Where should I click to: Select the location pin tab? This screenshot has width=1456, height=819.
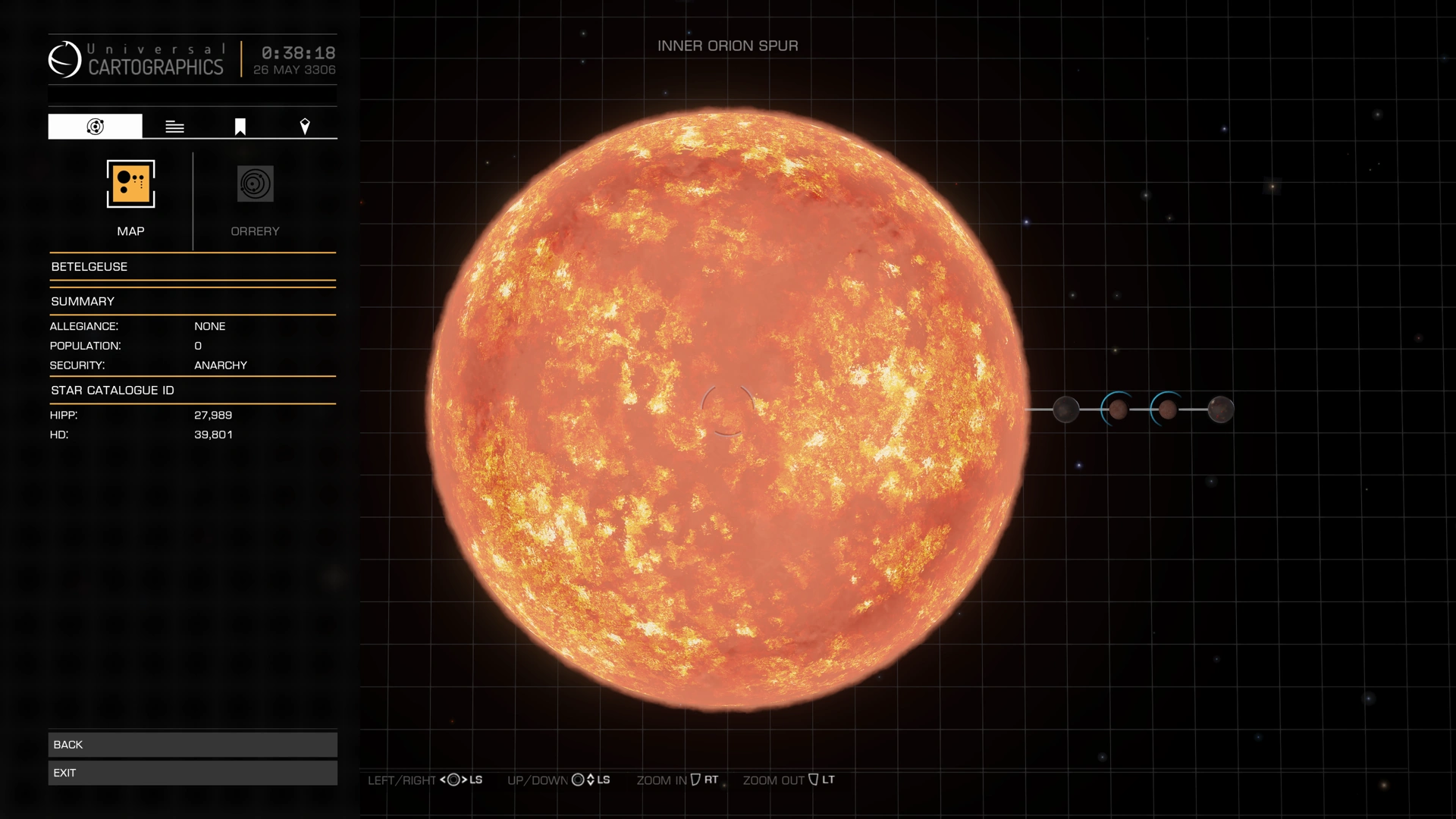point(305,126)
